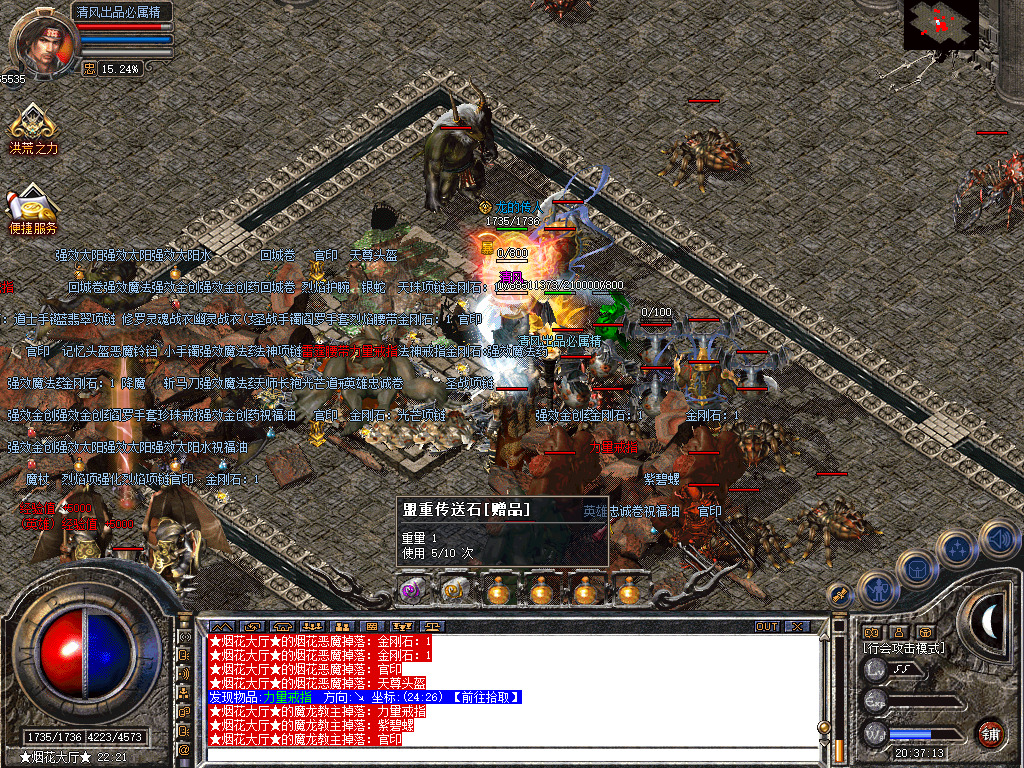This screenshot has height=768, width=1024.
Task: Open the 洪荒之力 feature icon
Action: [33, 127]
